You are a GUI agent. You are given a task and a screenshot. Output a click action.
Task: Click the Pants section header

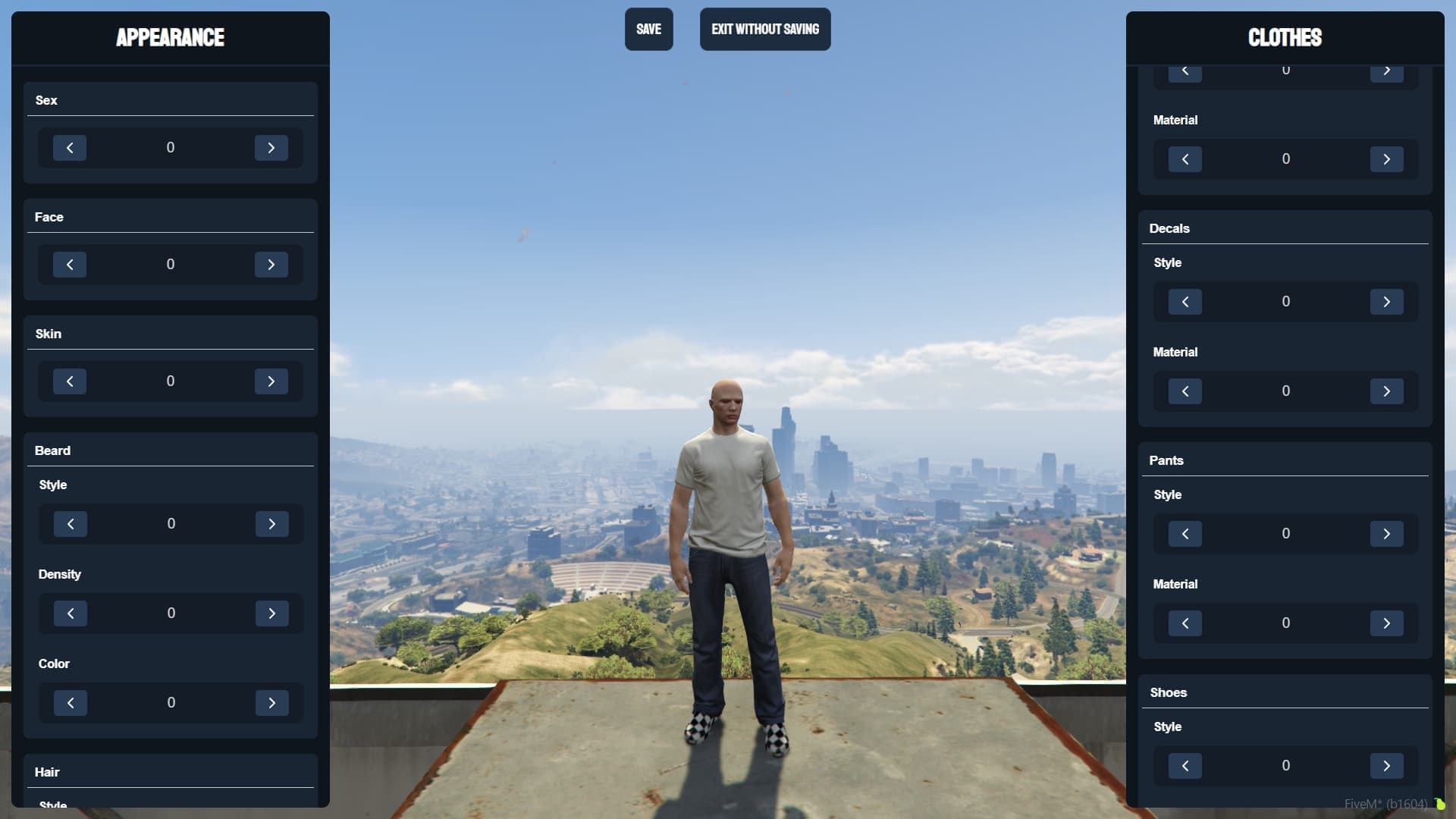pyautogui.click(x=1166, y=460)
